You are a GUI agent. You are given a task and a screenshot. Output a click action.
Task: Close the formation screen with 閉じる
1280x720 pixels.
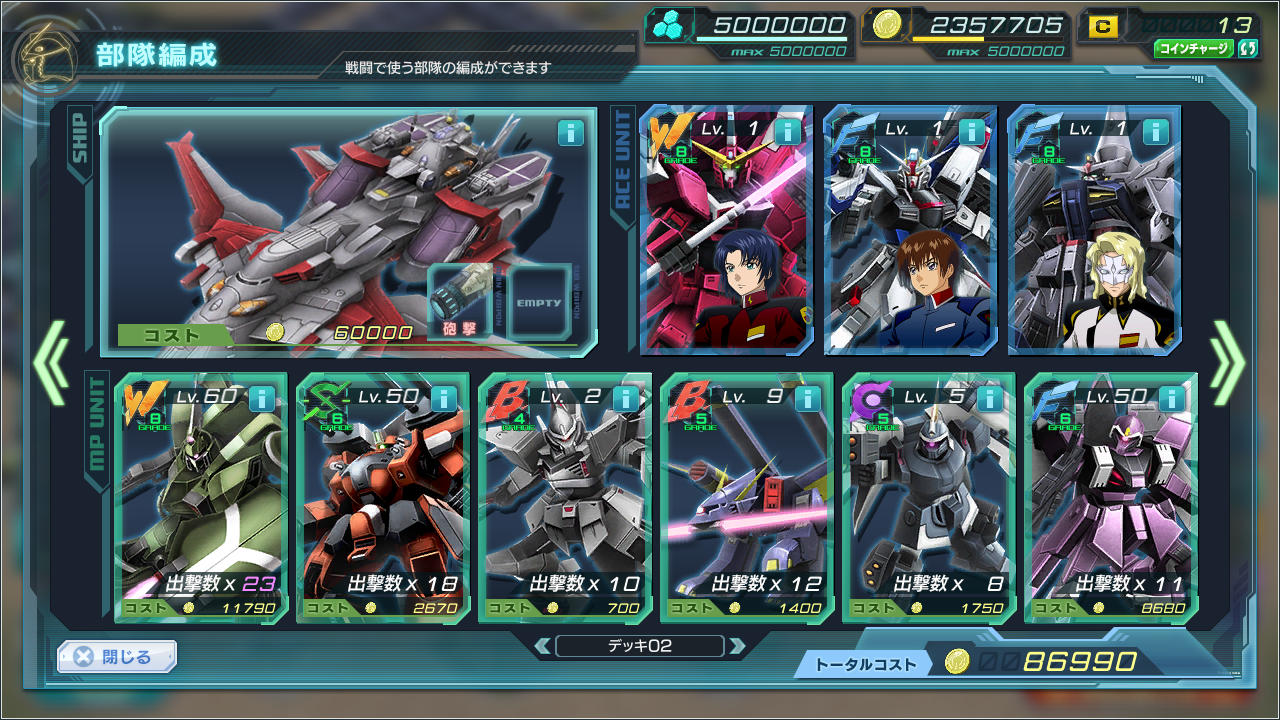click(x=117, y=657)
